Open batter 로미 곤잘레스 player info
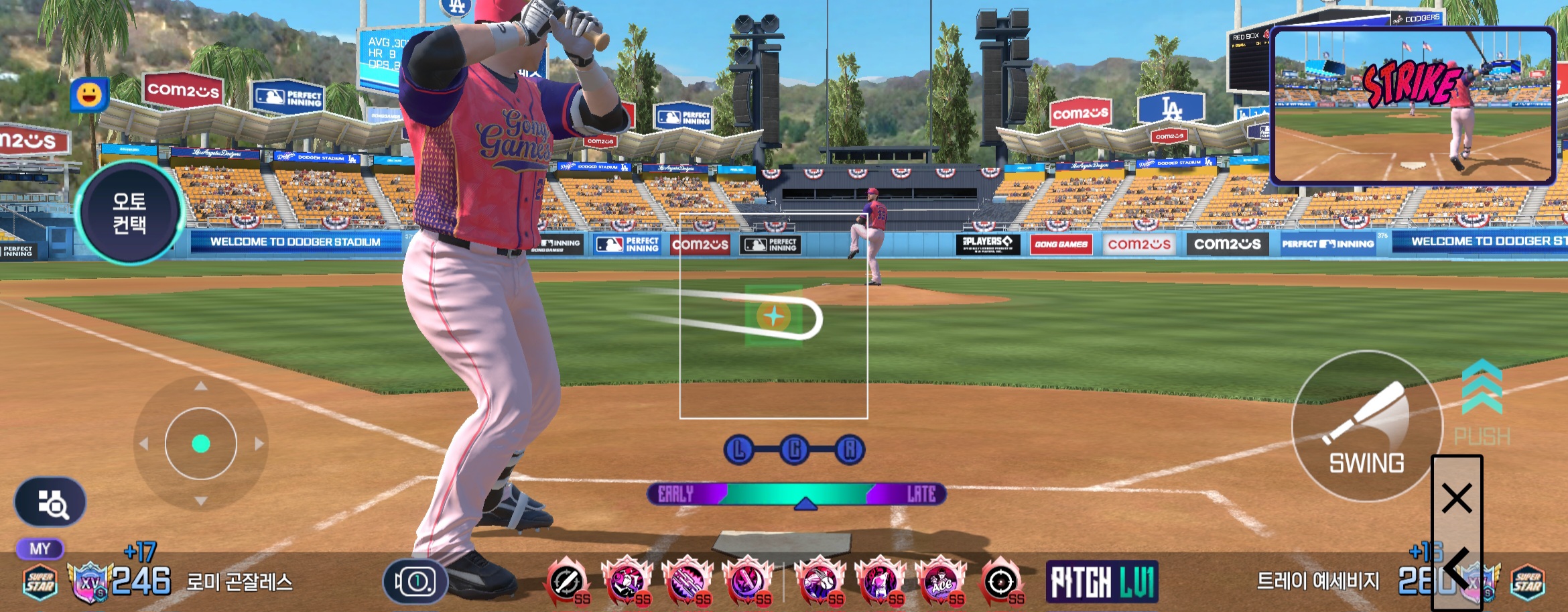Image resolution: width=1568 pixels, height=612 pixels. click(239, 582)
